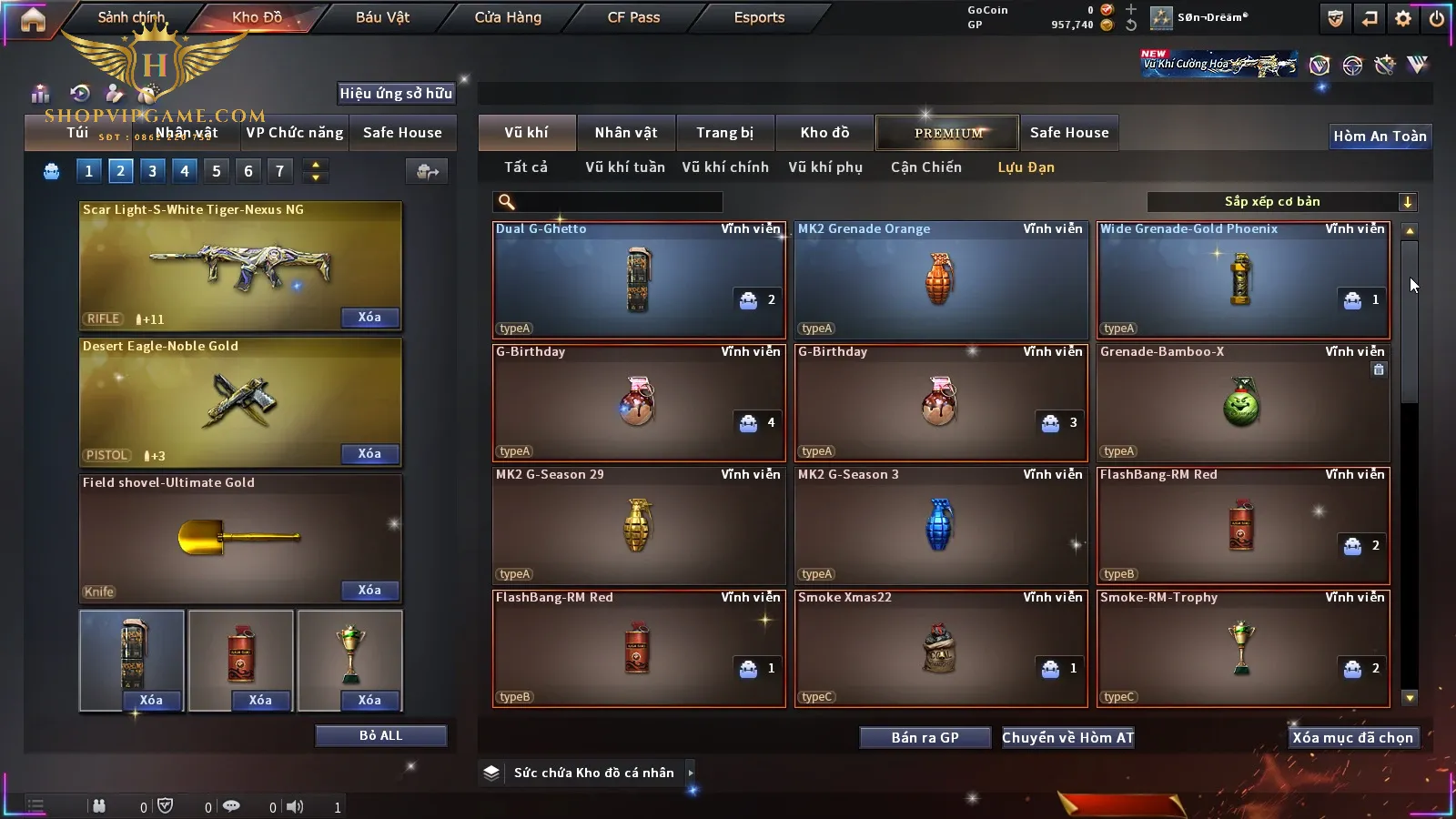
Task: Open the PREMIUM tab
Action: pos(947,133)
